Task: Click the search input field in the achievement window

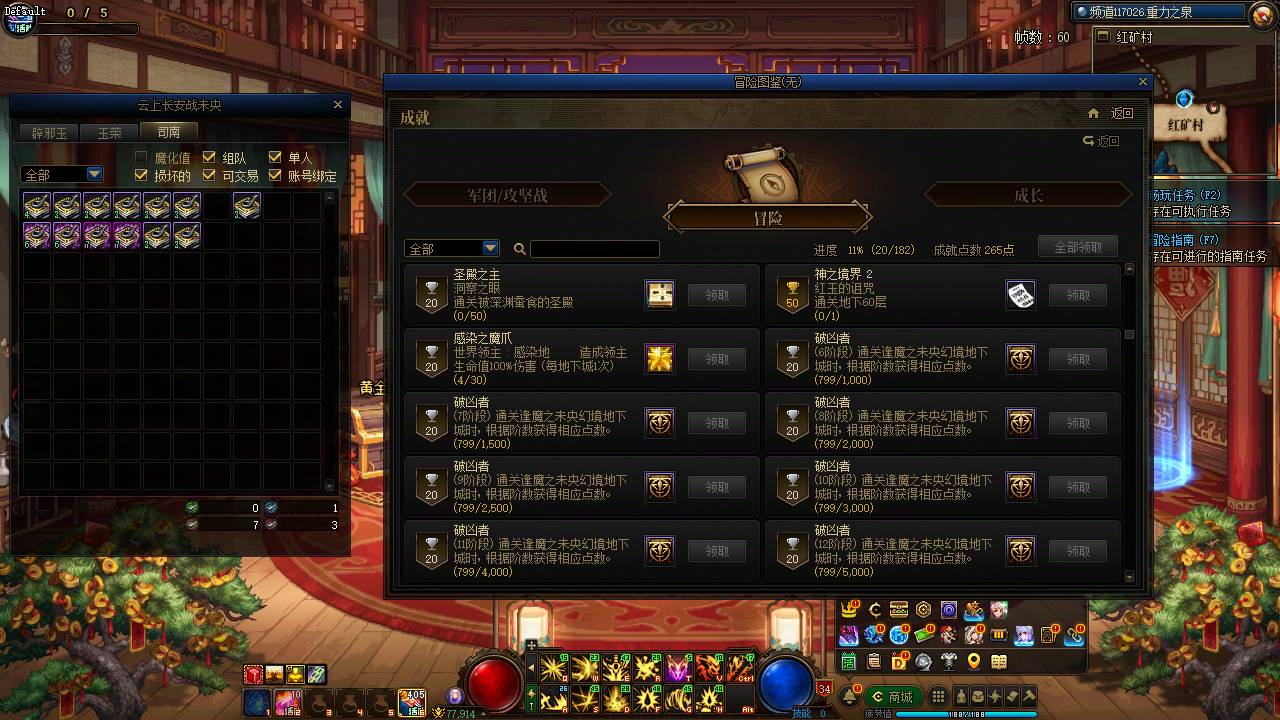Action: pos(595,248)
